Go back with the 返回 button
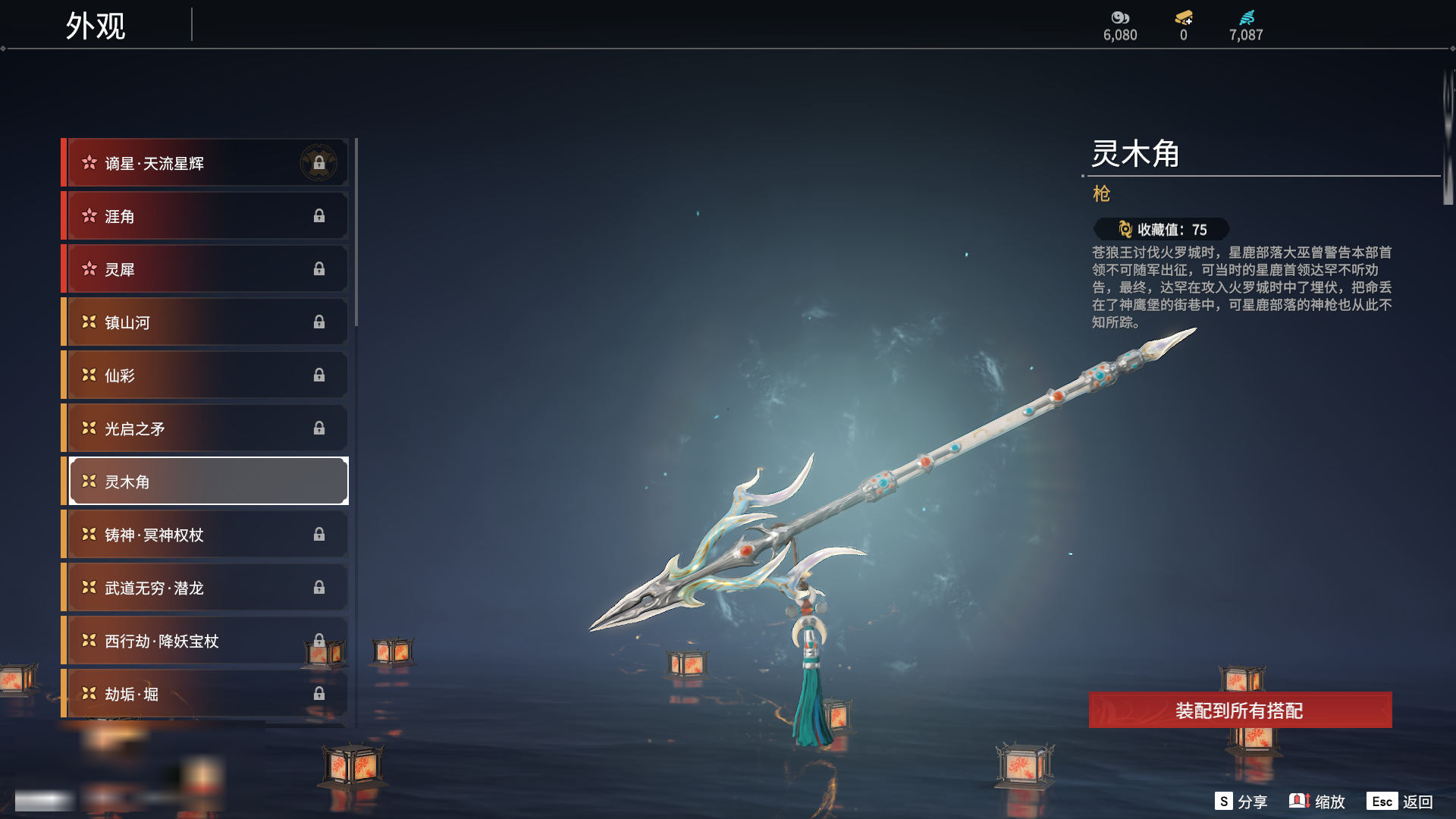 point(1400,802)
